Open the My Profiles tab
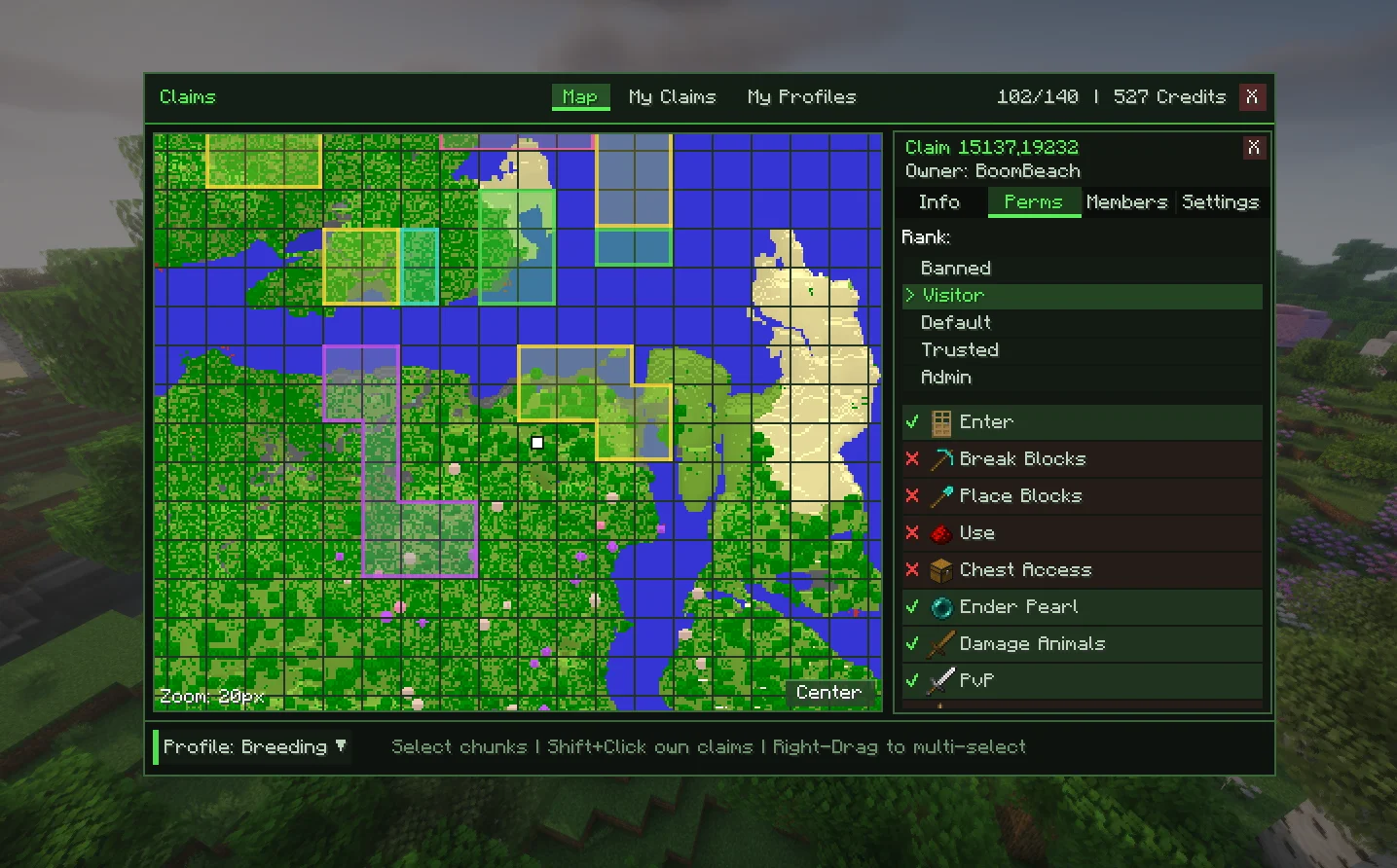The width and height of the screenshot is (1397, 868). (801, 96)
